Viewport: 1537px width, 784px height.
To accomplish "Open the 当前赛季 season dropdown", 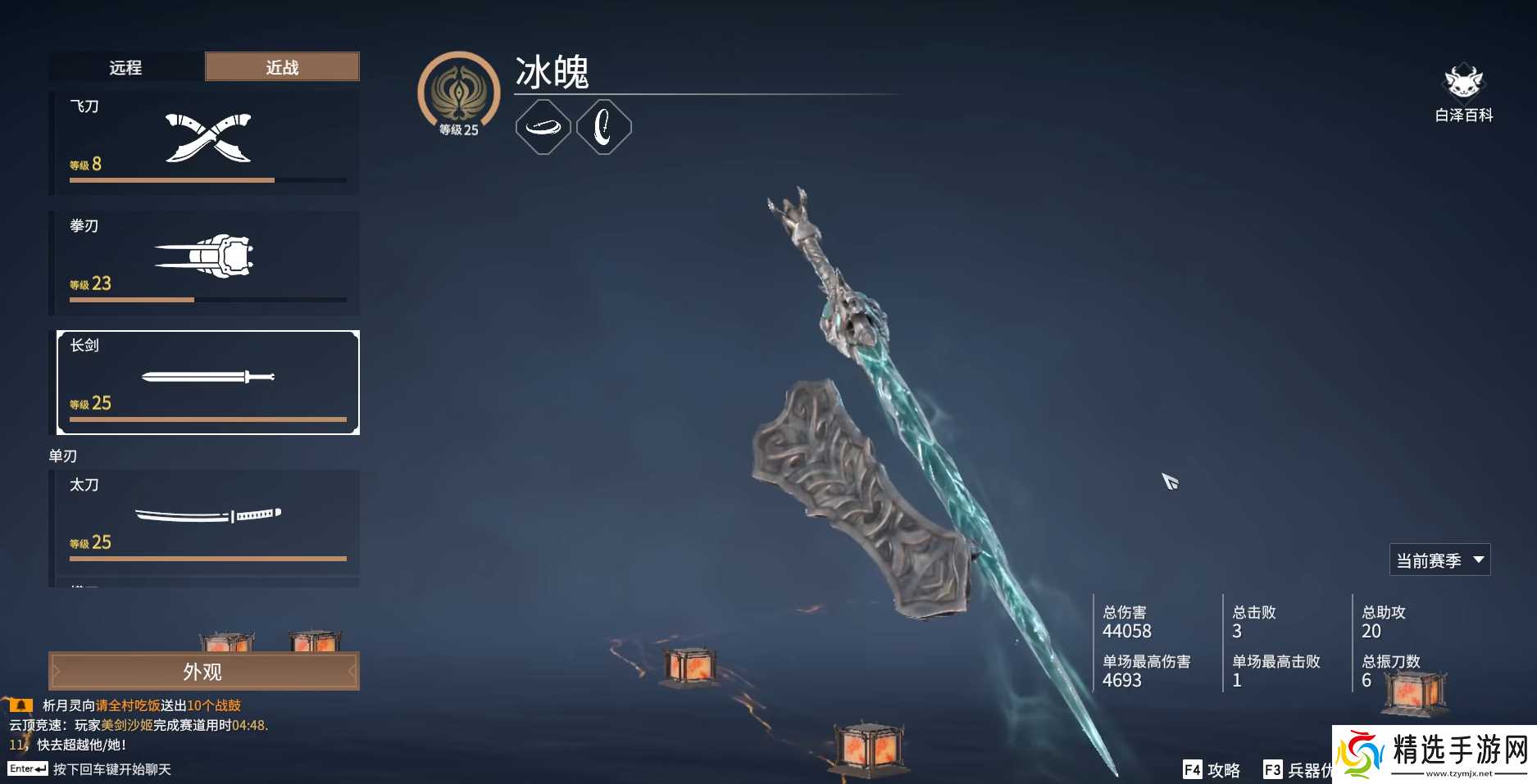I will pos(1439,560).
